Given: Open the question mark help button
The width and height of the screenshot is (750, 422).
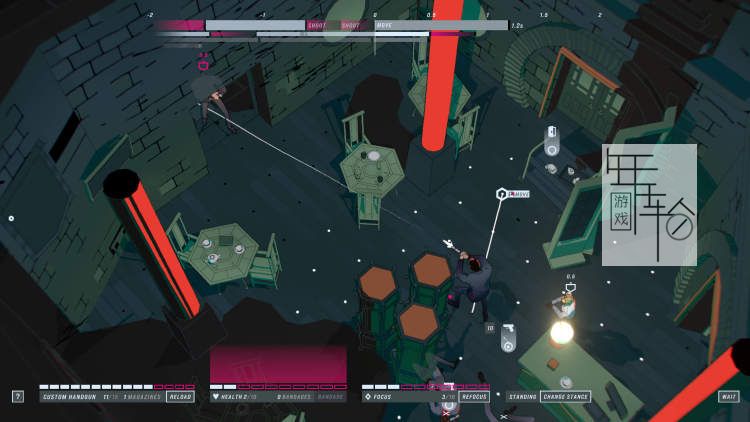Looking at the screenshot, I should [x=18, y=397].
